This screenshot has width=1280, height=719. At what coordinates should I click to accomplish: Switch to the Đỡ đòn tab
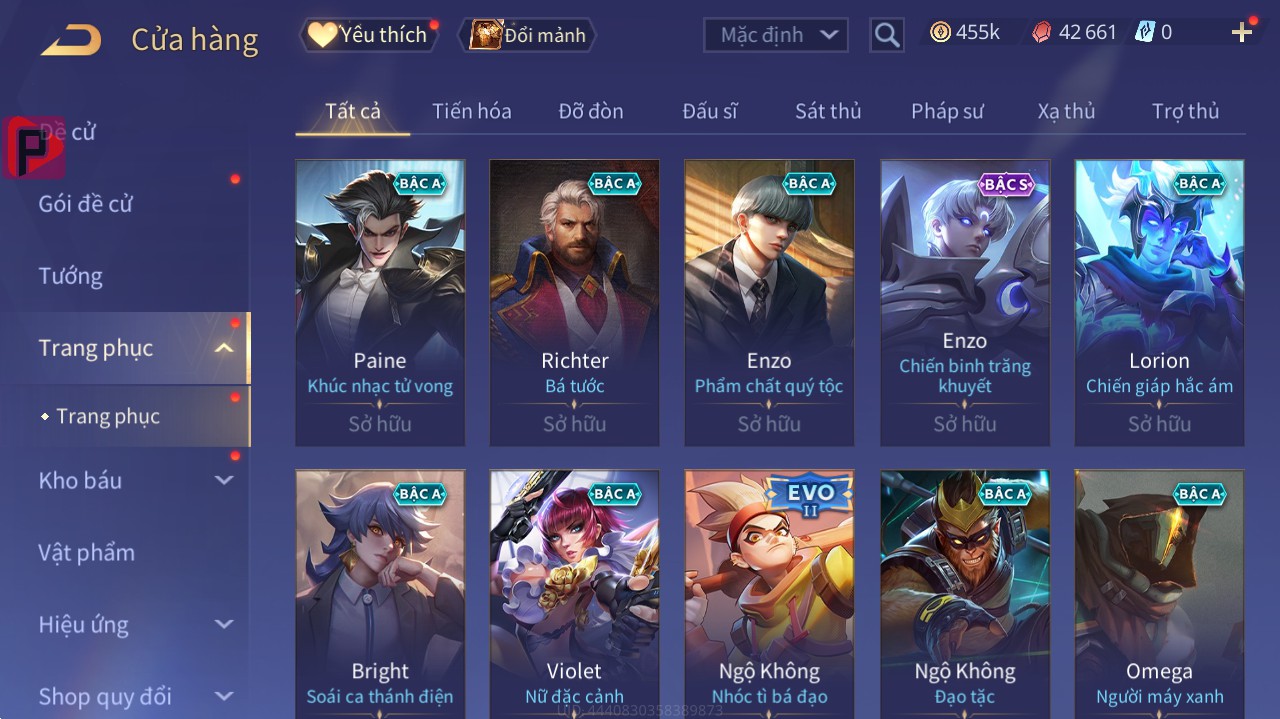click(x=590, y=111)
